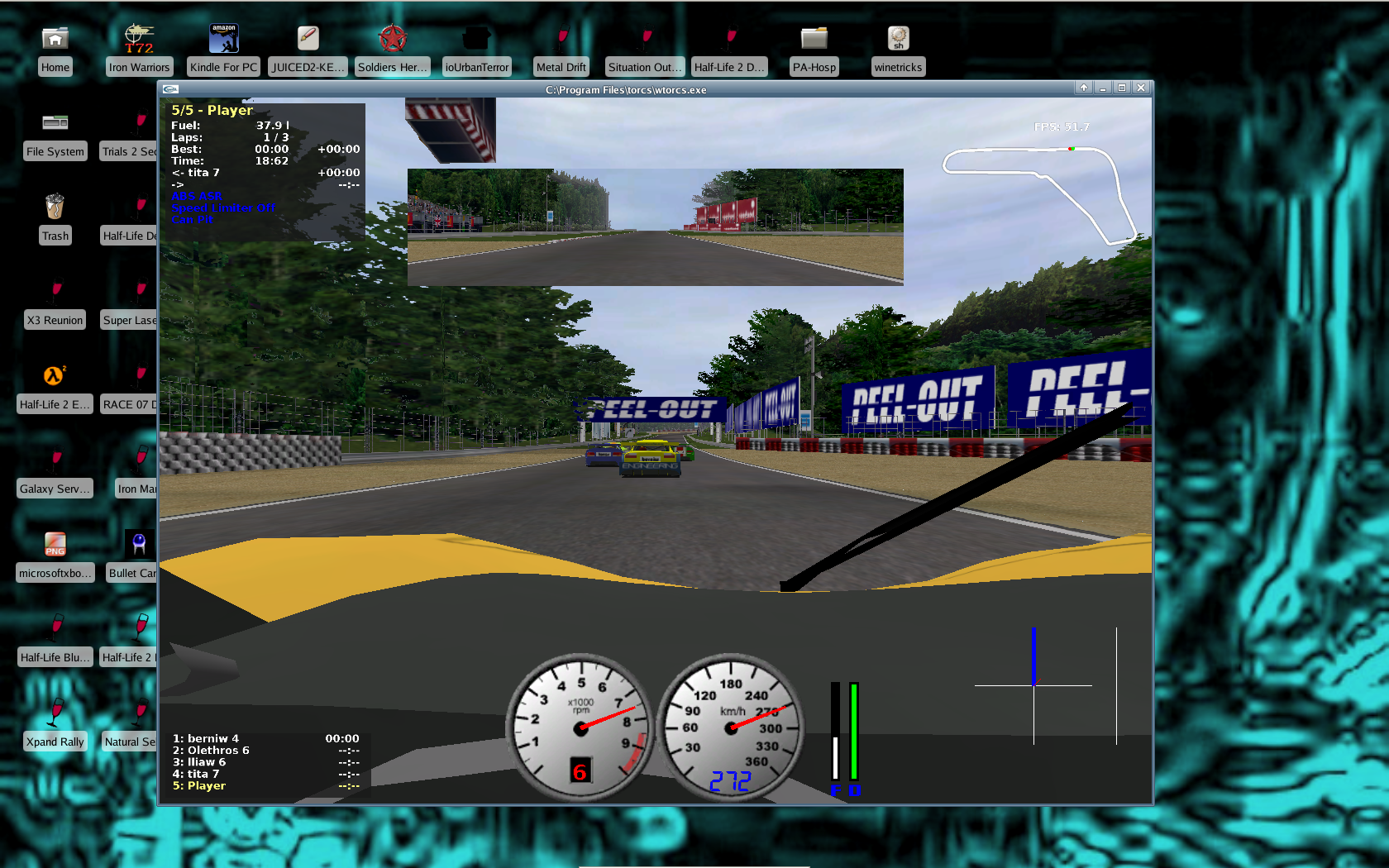This screenshot has width=1389, height=868.
Task: Close the wtorcs.exe game window
Action: pyautogui.click(x=1141, y=88)
